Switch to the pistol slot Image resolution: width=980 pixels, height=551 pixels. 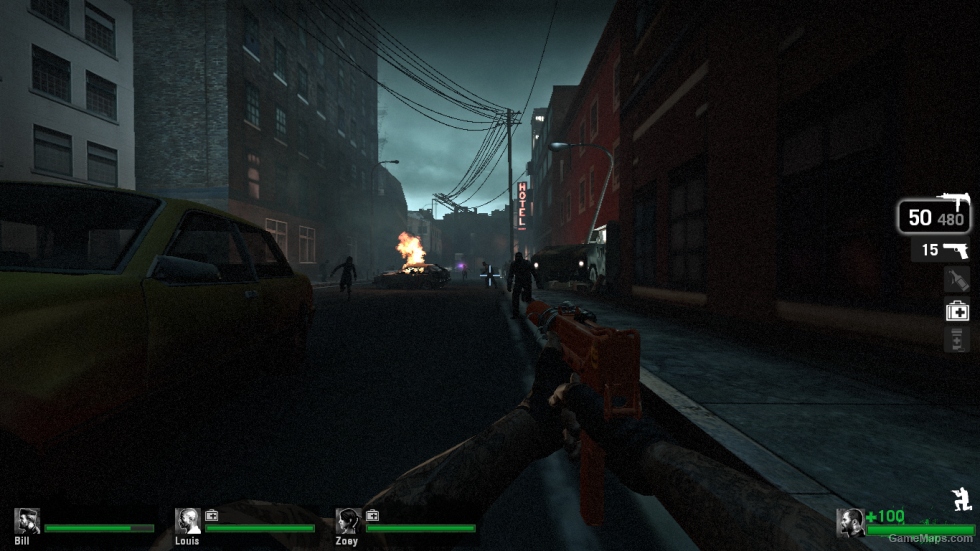click(x=941, y=250)
